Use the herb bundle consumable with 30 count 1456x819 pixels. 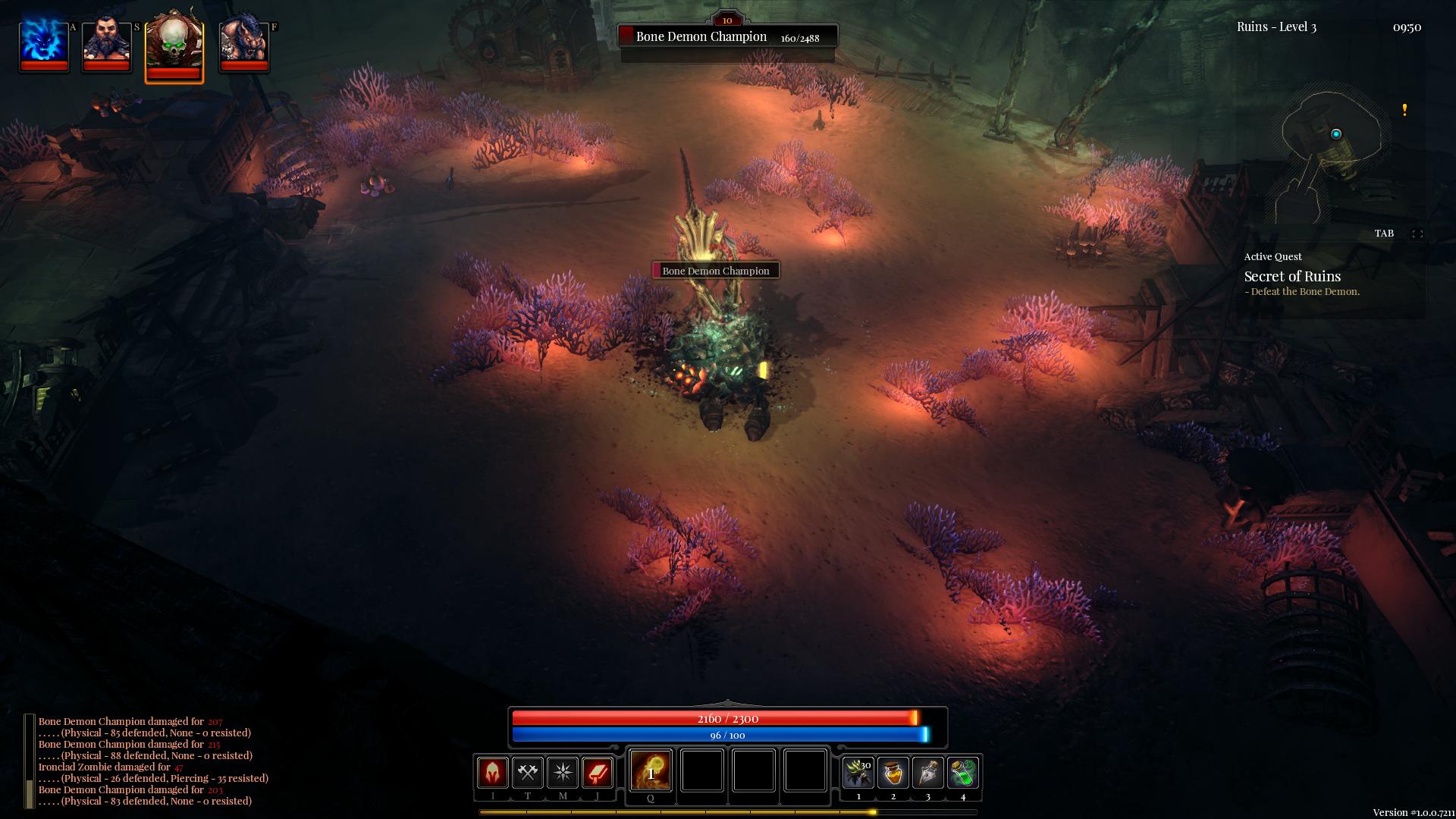tap(858, 773)
